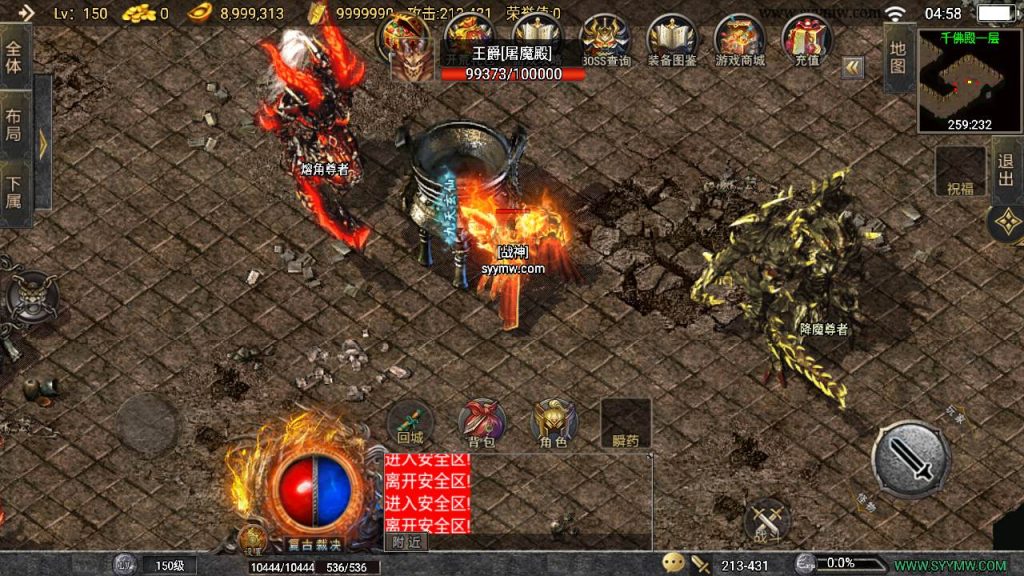Switch to the 布局 tab
1024x576 pixels.
(14, 121)
